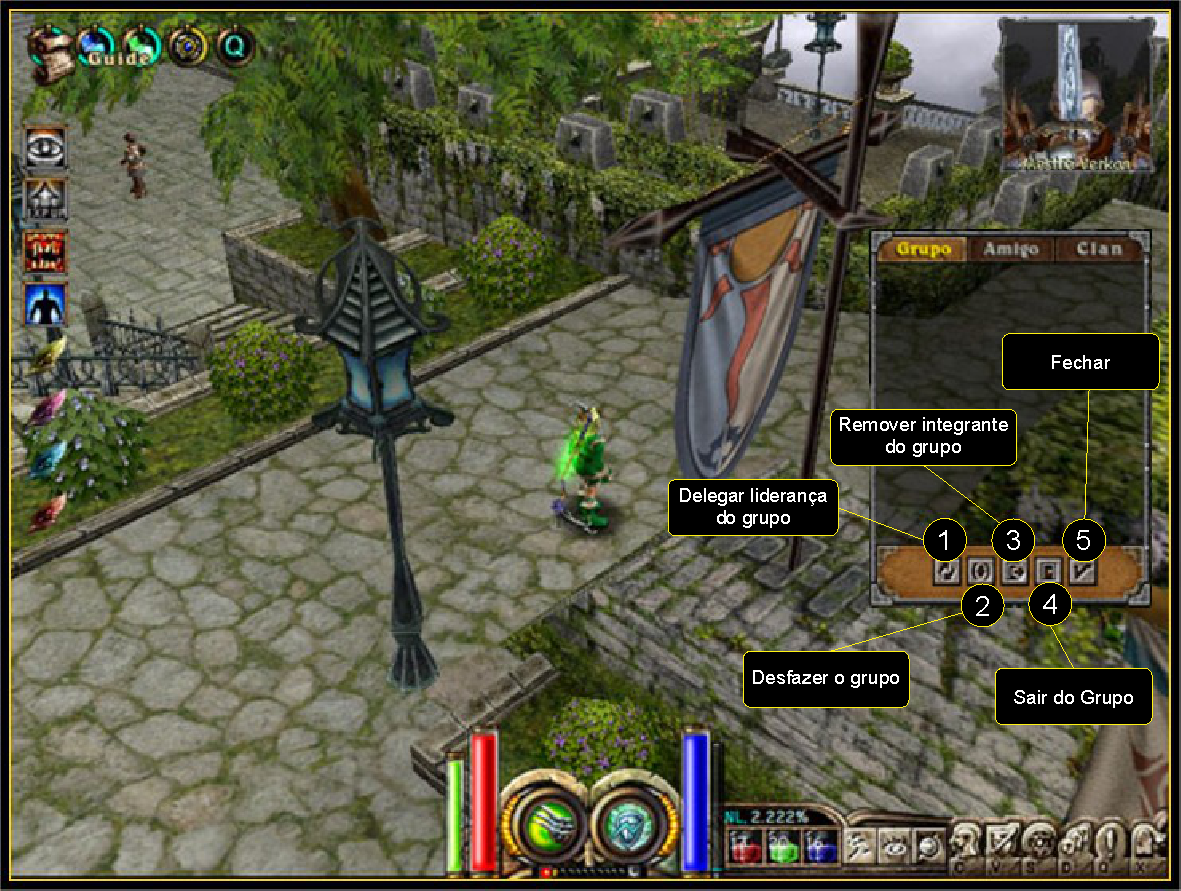Close the group panel with button 5
This screenshot has width=1181, height=891.
pyautogui.click(x=1083, y=571)
